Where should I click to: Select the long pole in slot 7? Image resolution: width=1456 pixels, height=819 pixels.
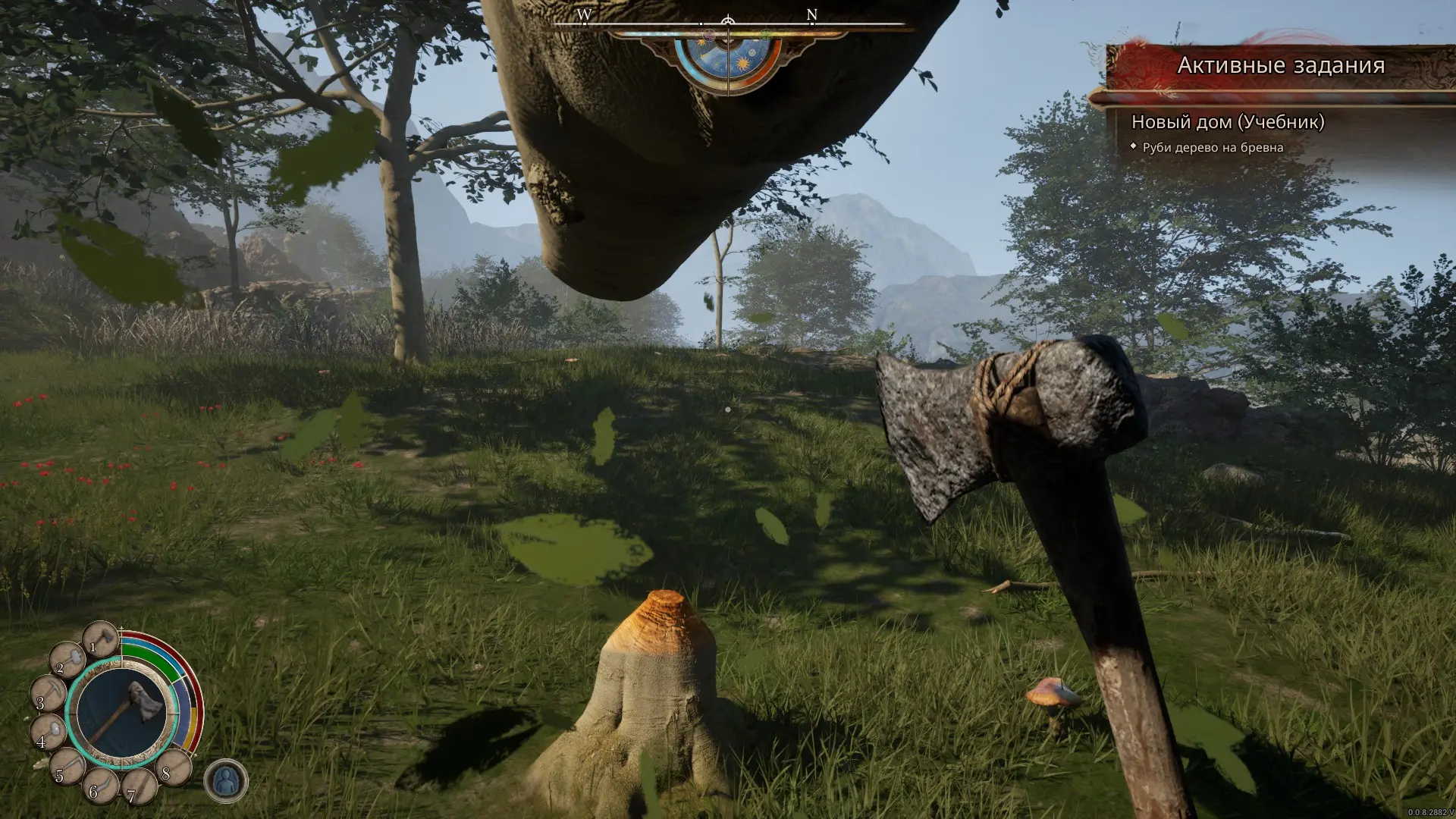[139, 786]
